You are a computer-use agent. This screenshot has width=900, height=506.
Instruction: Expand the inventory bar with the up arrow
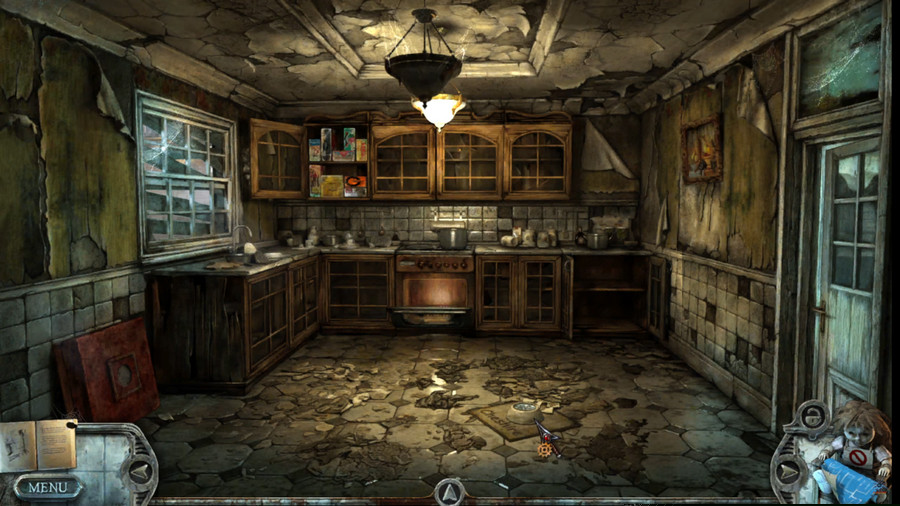449,491
